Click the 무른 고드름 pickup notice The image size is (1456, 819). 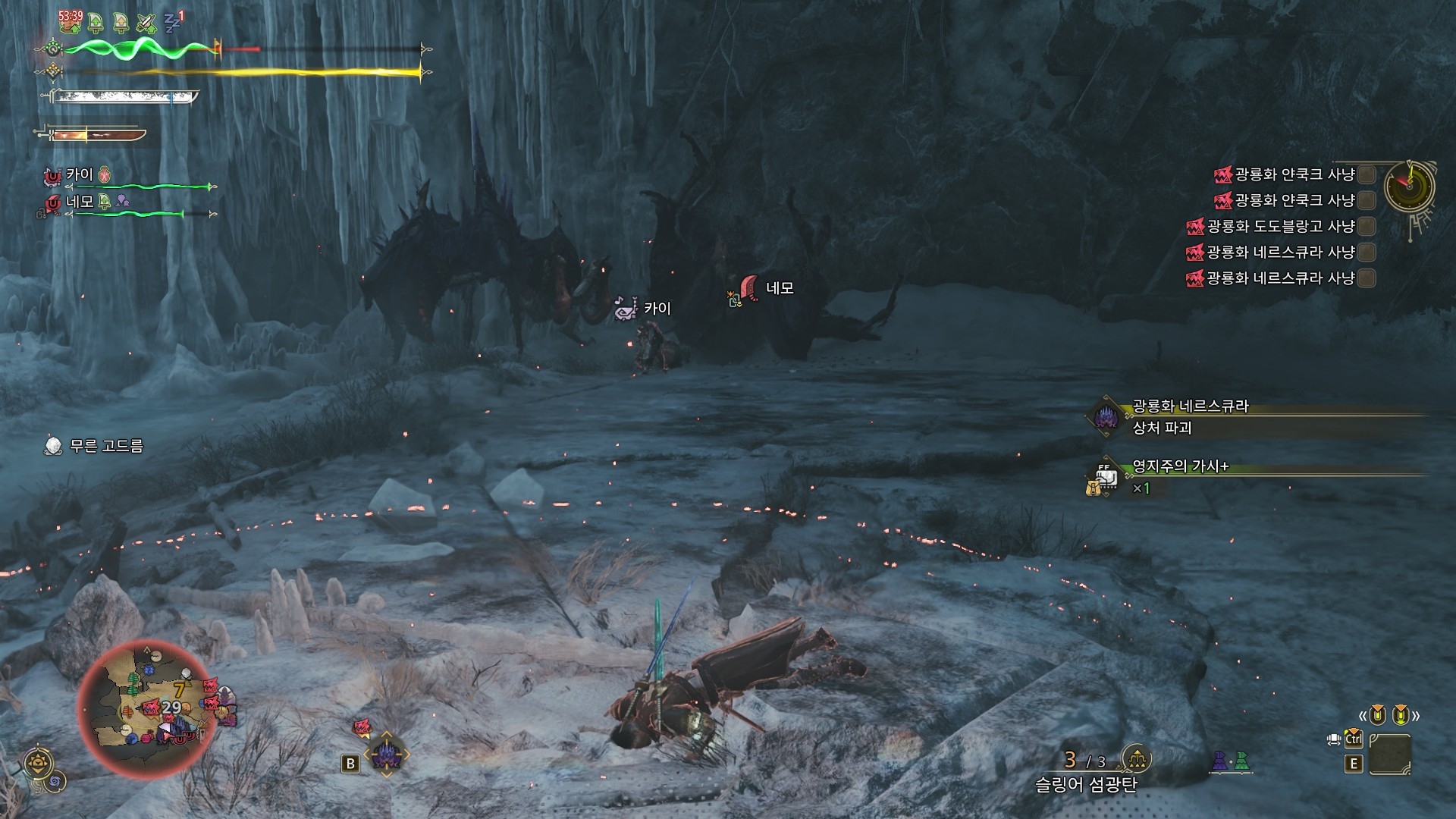pyautogui.click(x=105, y=446)
